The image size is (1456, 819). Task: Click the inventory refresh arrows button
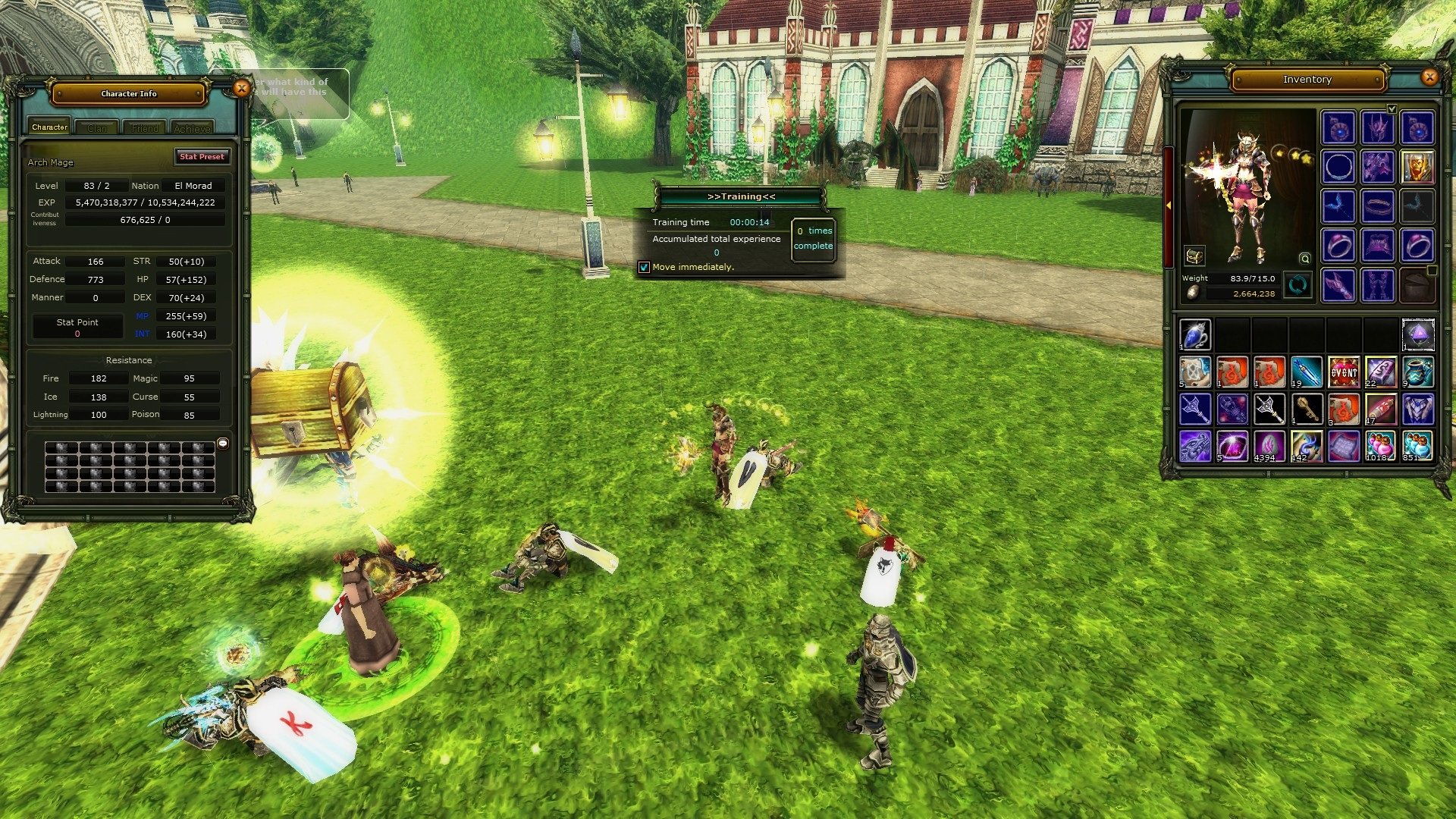pyautogui.click(x=1298, y=285)
